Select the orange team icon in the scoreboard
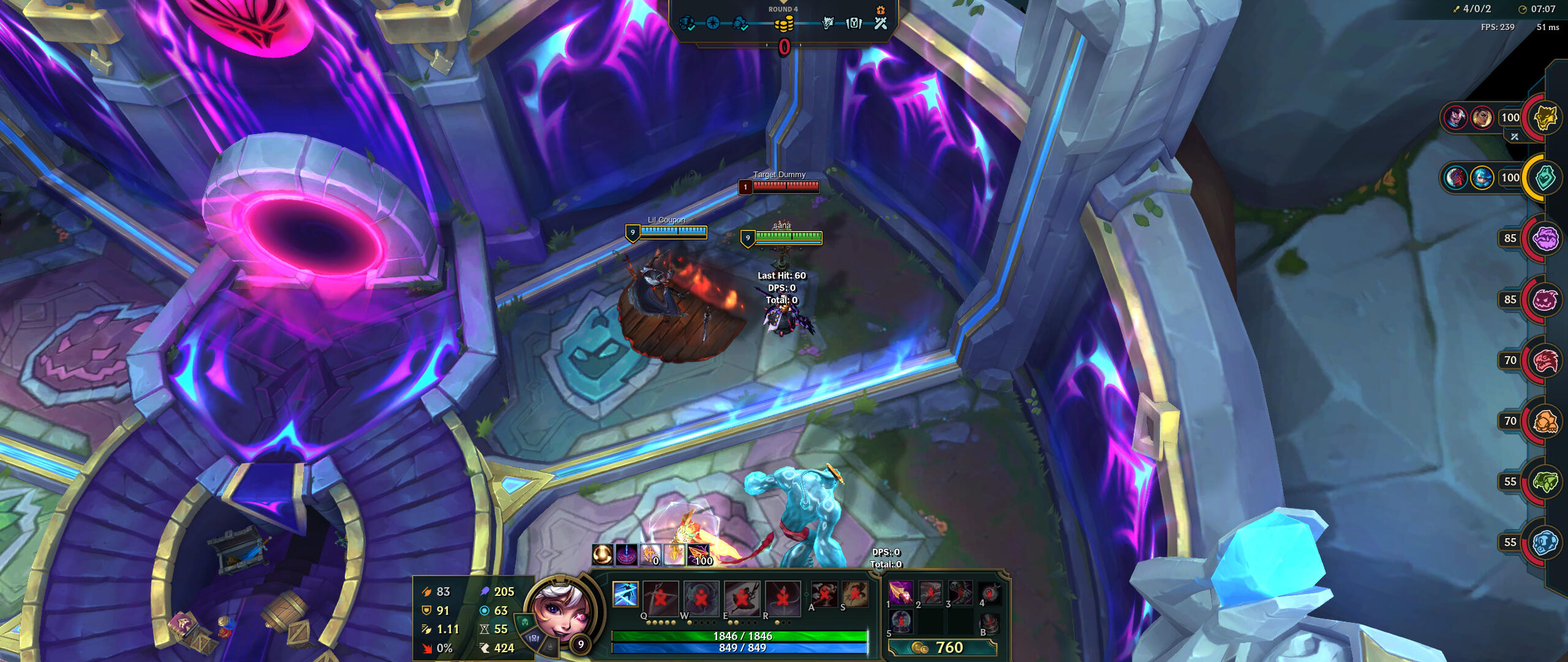The image size is (1568, 662). (x=1544, y=421)
